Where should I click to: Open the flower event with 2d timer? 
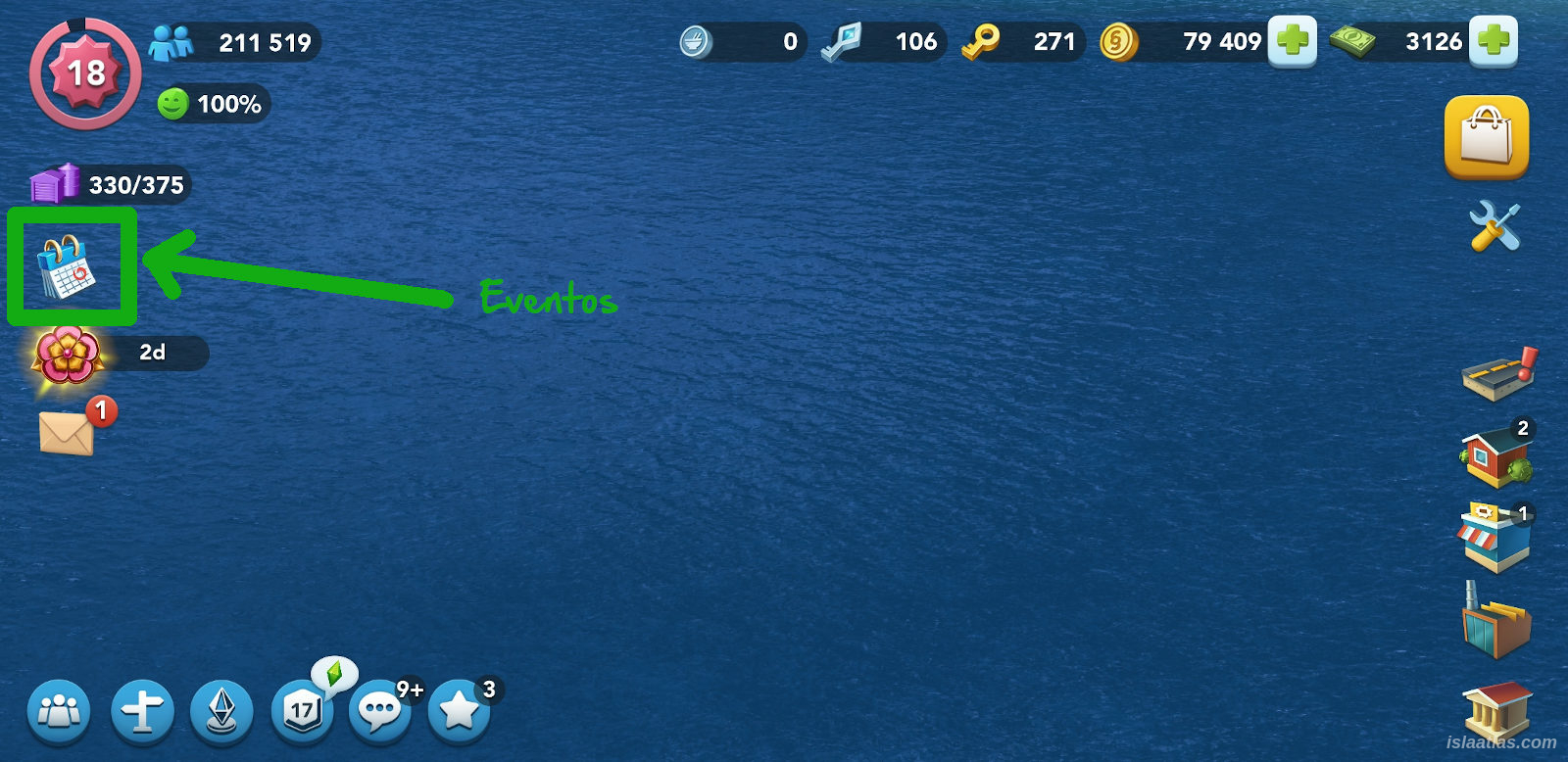coord(67,355)
